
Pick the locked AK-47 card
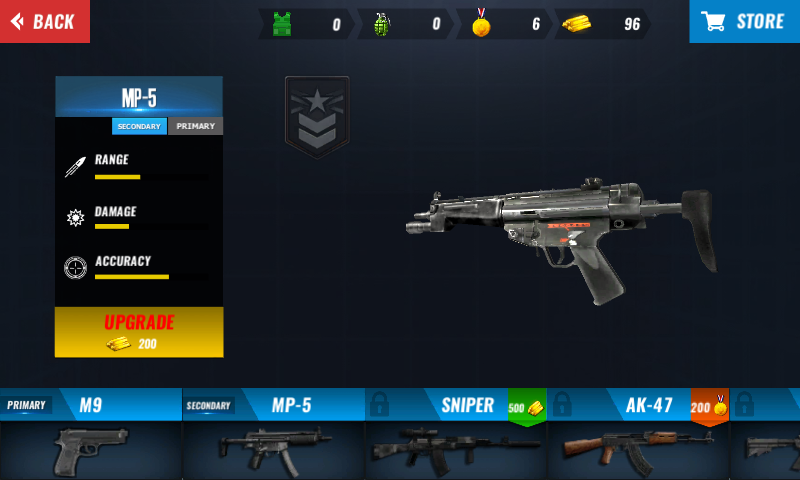[638, 434]
